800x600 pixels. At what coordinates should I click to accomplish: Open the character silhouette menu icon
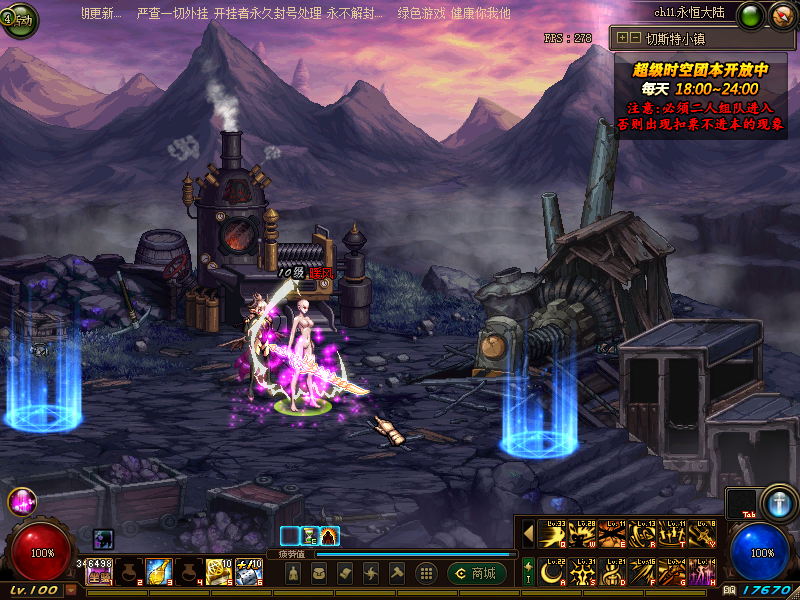pyautogui.click(x=292, y=573)
